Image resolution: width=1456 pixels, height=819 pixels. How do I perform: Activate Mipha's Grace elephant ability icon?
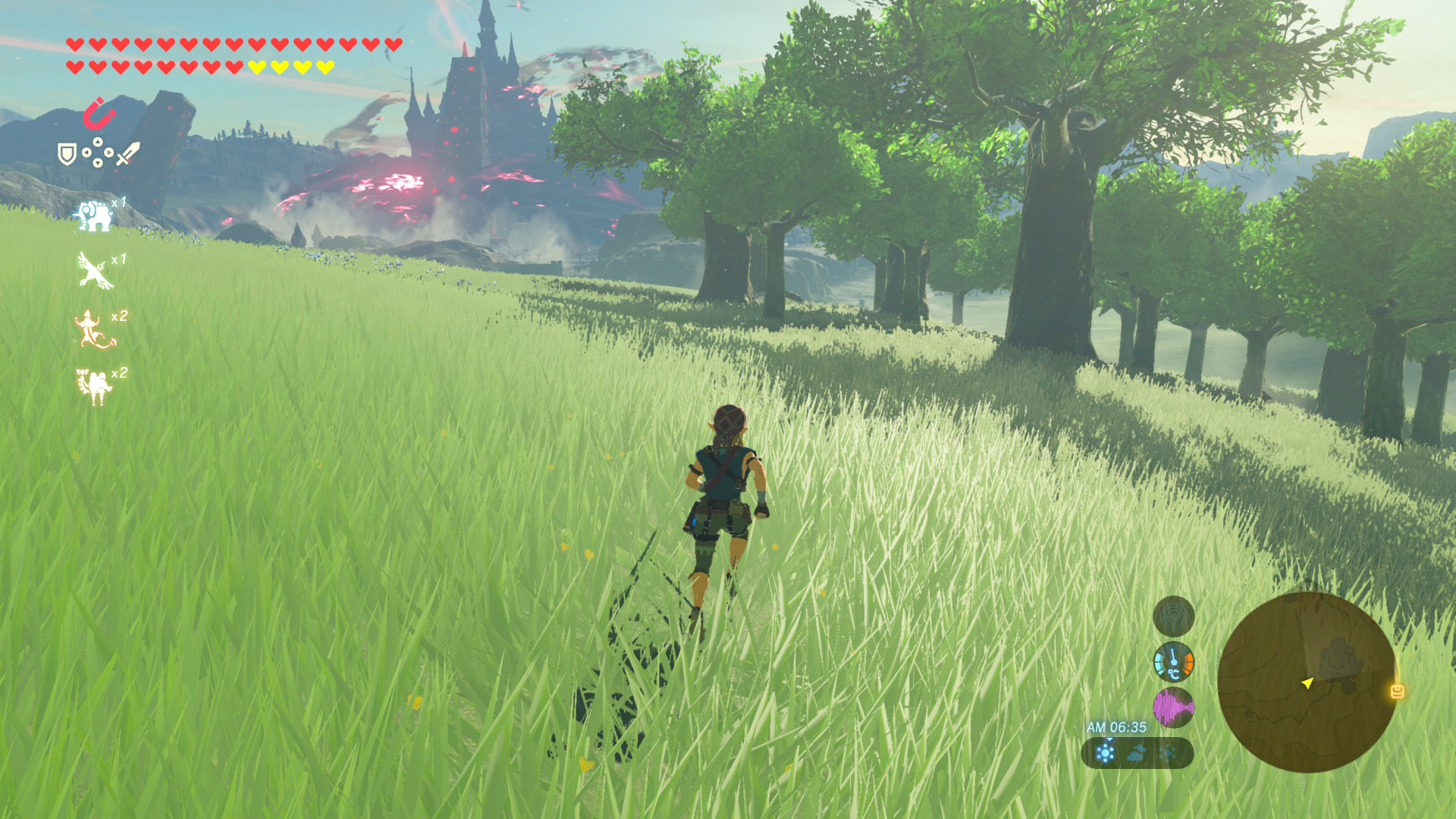[x=93, y=215]
